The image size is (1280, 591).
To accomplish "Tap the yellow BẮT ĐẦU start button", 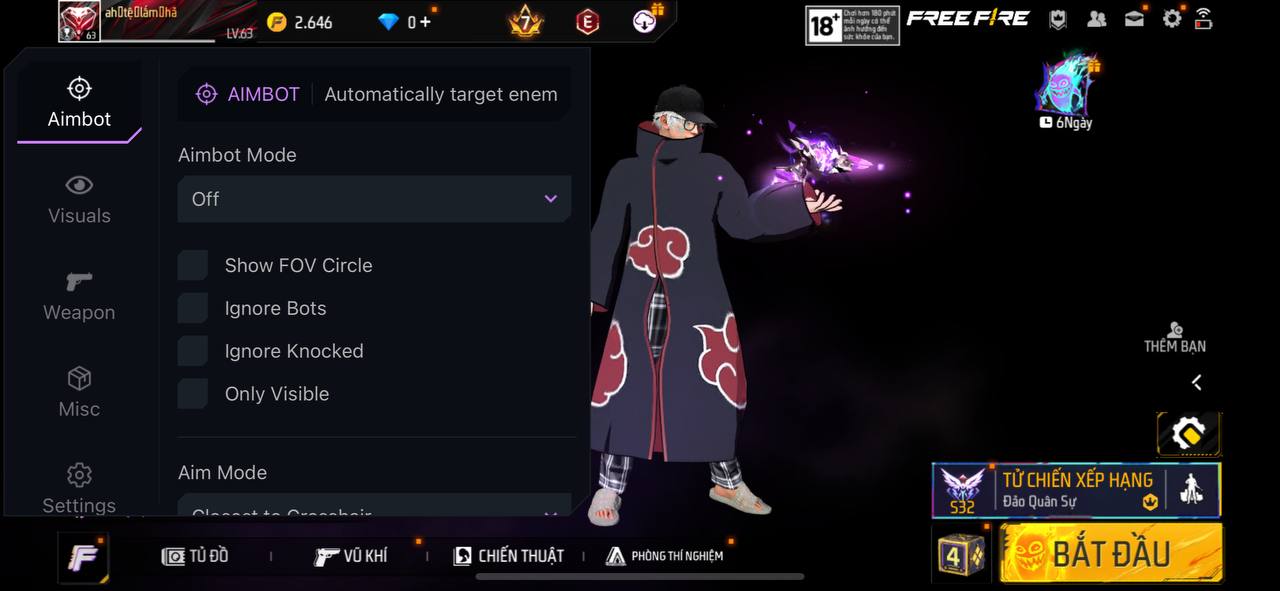I will pos(1111,553).
